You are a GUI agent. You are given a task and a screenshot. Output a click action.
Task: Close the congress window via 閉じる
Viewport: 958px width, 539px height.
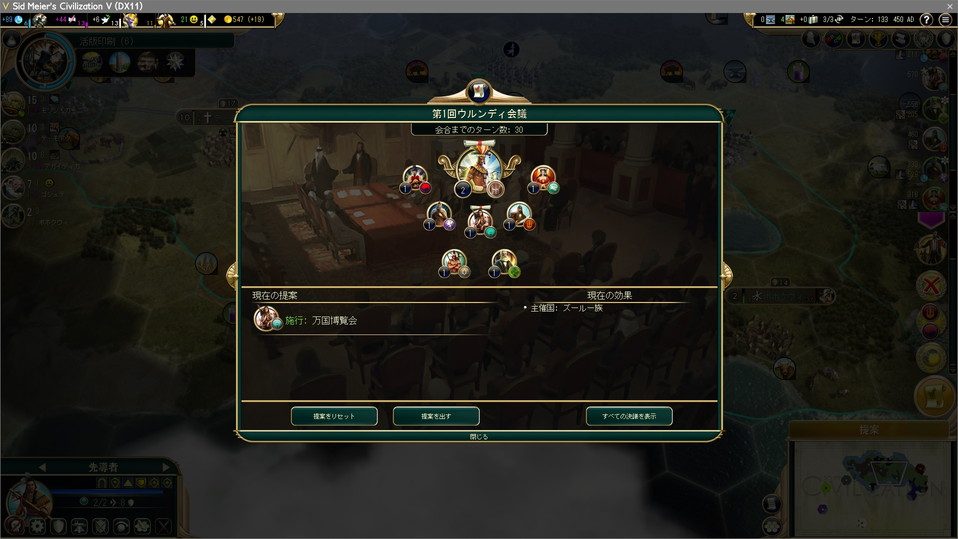click(479, 437)
